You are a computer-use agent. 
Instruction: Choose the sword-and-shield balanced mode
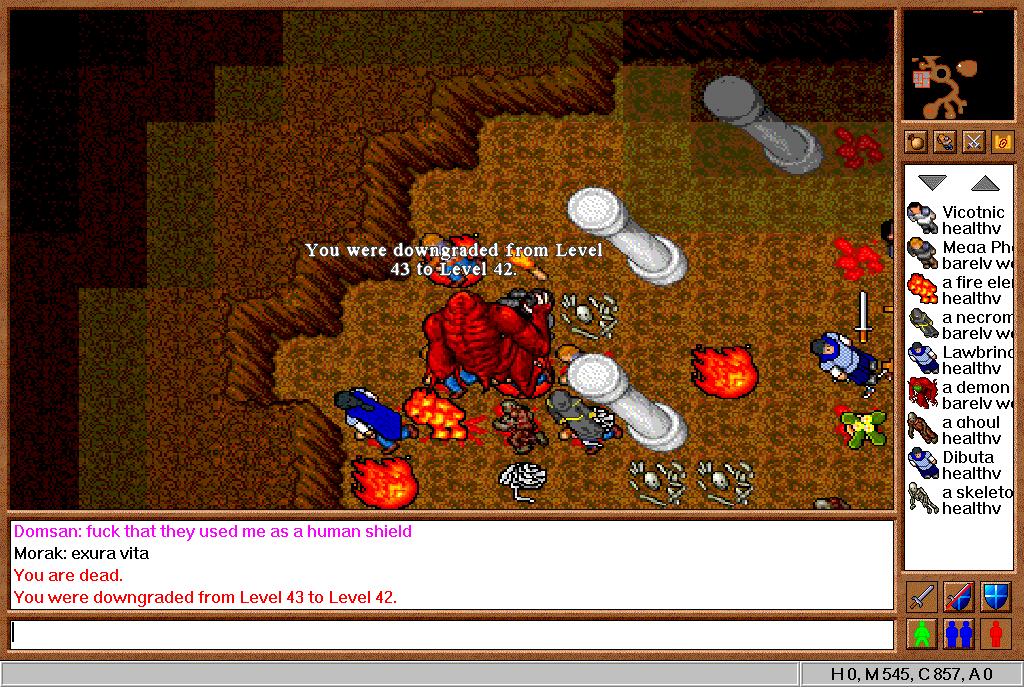[958, 597]
